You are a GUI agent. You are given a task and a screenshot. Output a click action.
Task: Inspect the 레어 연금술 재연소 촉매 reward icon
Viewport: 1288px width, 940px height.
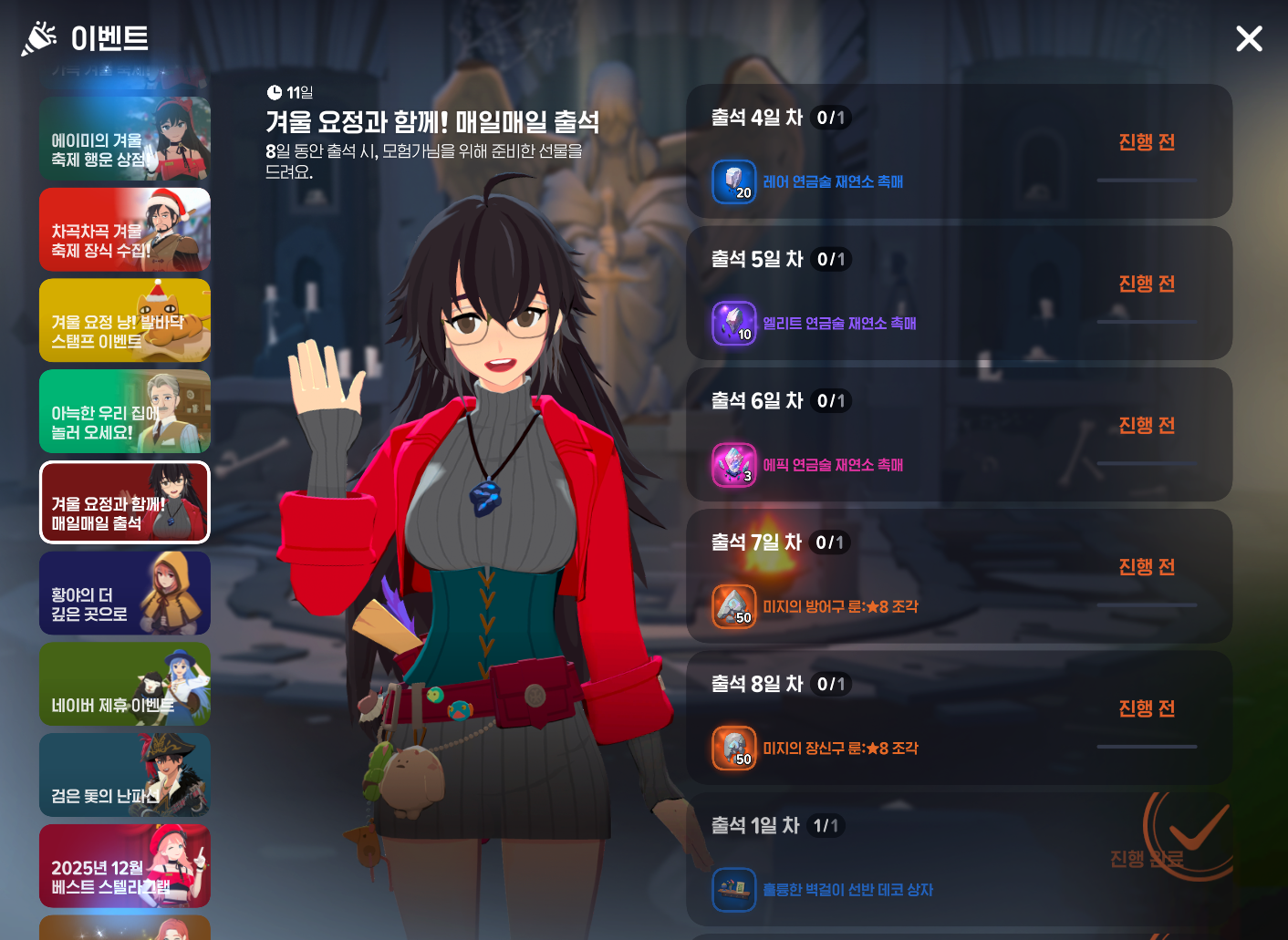point(734,181)
